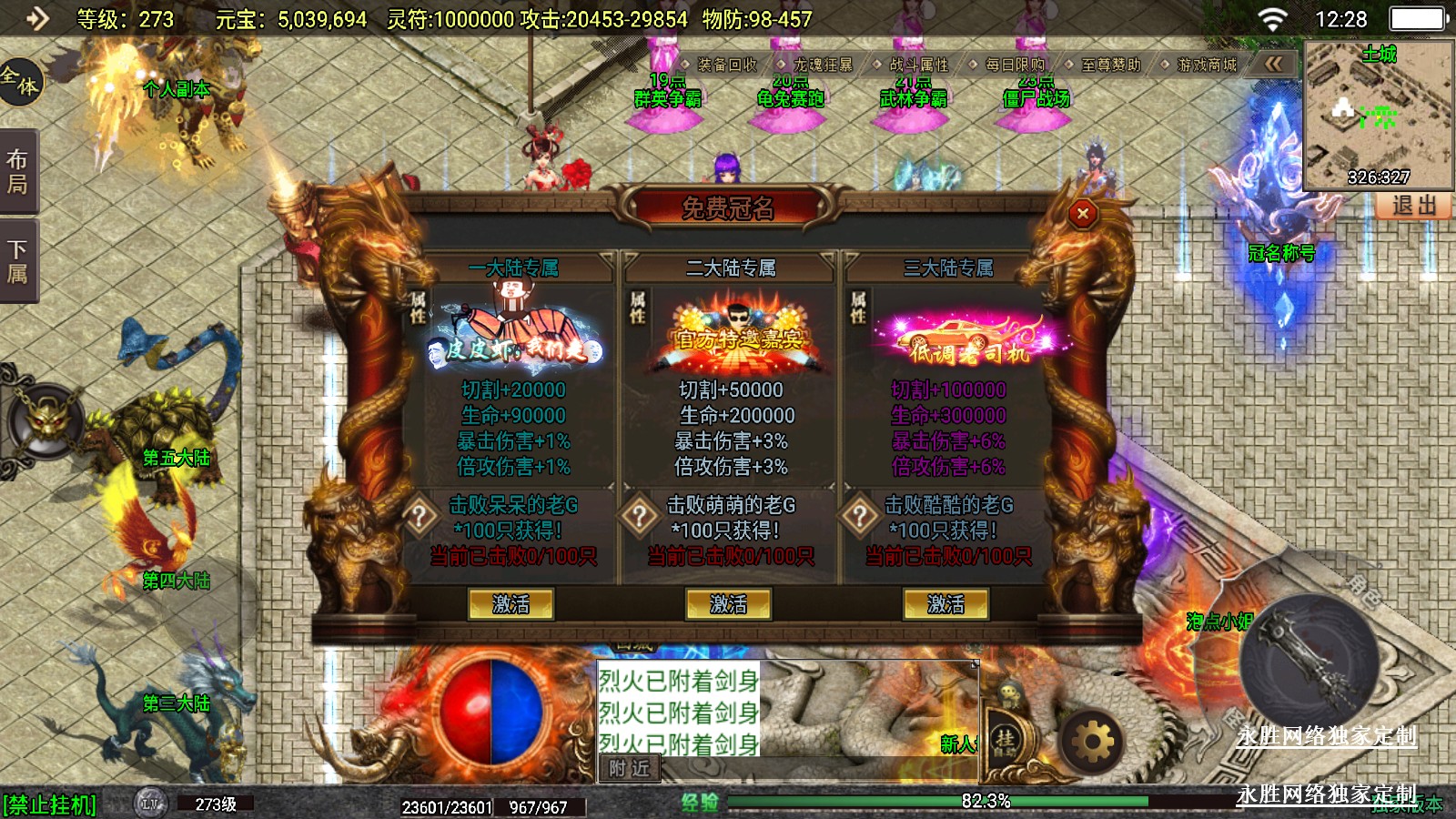Open the 游戏商城 store

[1206, 65]
